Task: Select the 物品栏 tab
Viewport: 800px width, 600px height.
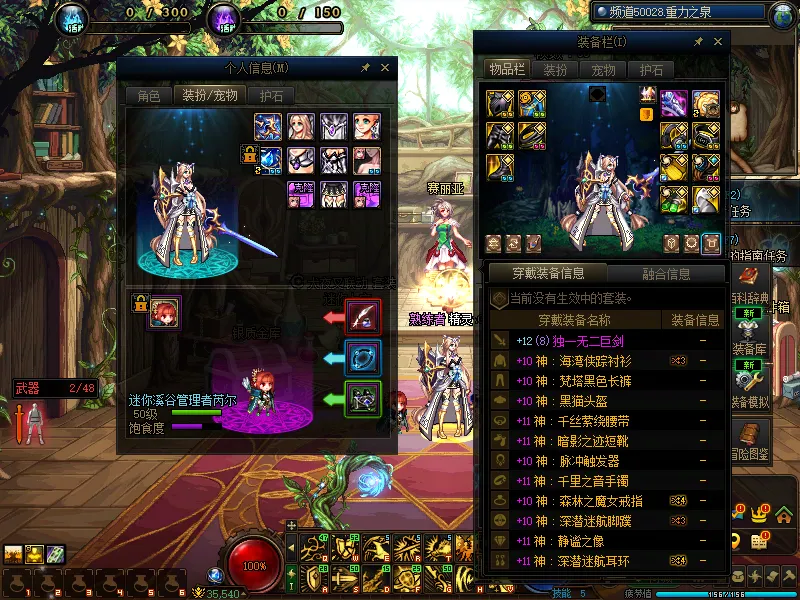Action: coord(506,69)
